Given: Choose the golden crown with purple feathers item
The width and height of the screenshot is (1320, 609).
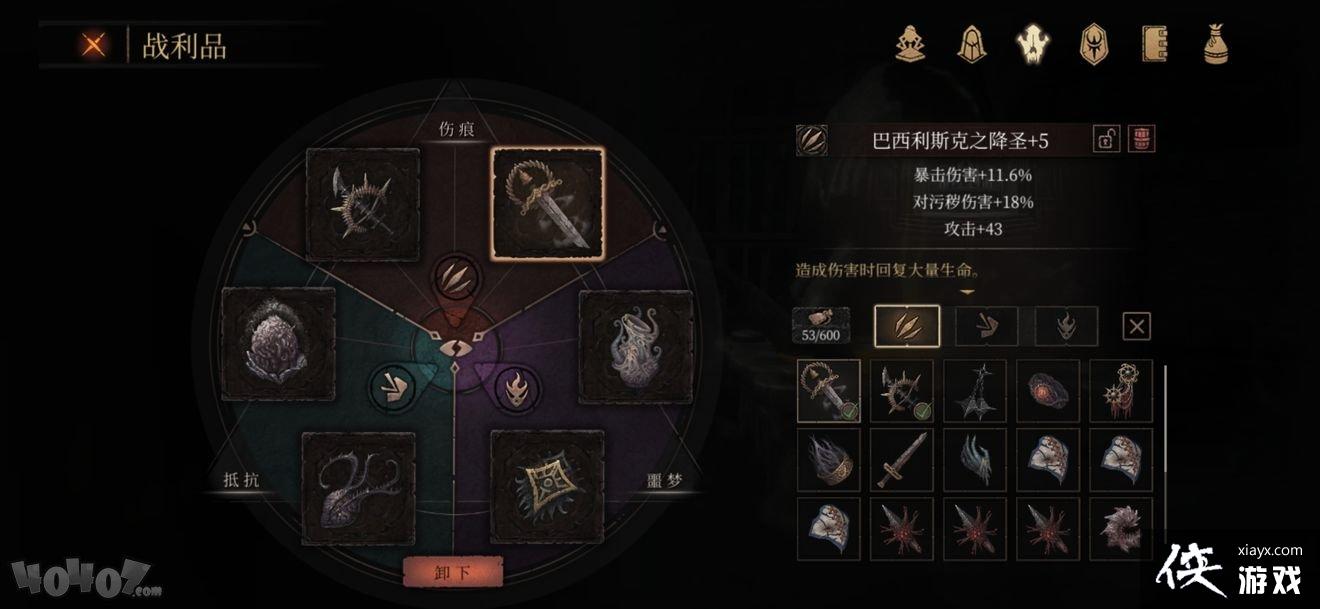Looking at the screenshot, I should (827, 460).
